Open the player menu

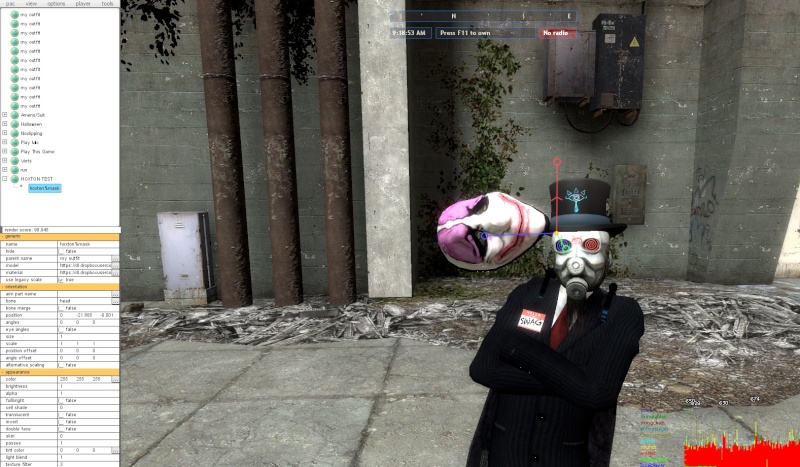(x=83, y=4)
